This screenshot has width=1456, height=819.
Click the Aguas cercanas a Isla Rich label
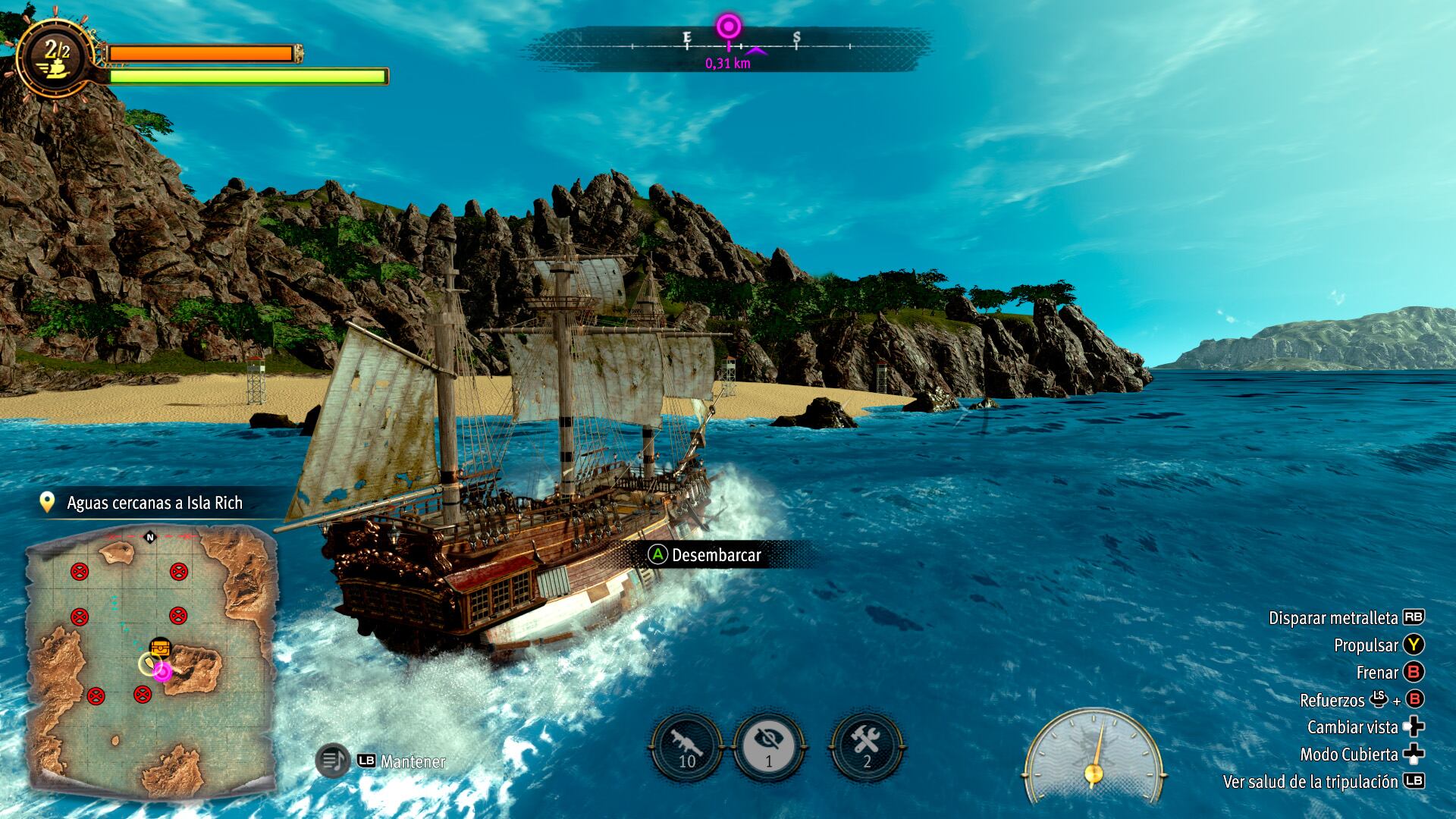coord(154,503)
